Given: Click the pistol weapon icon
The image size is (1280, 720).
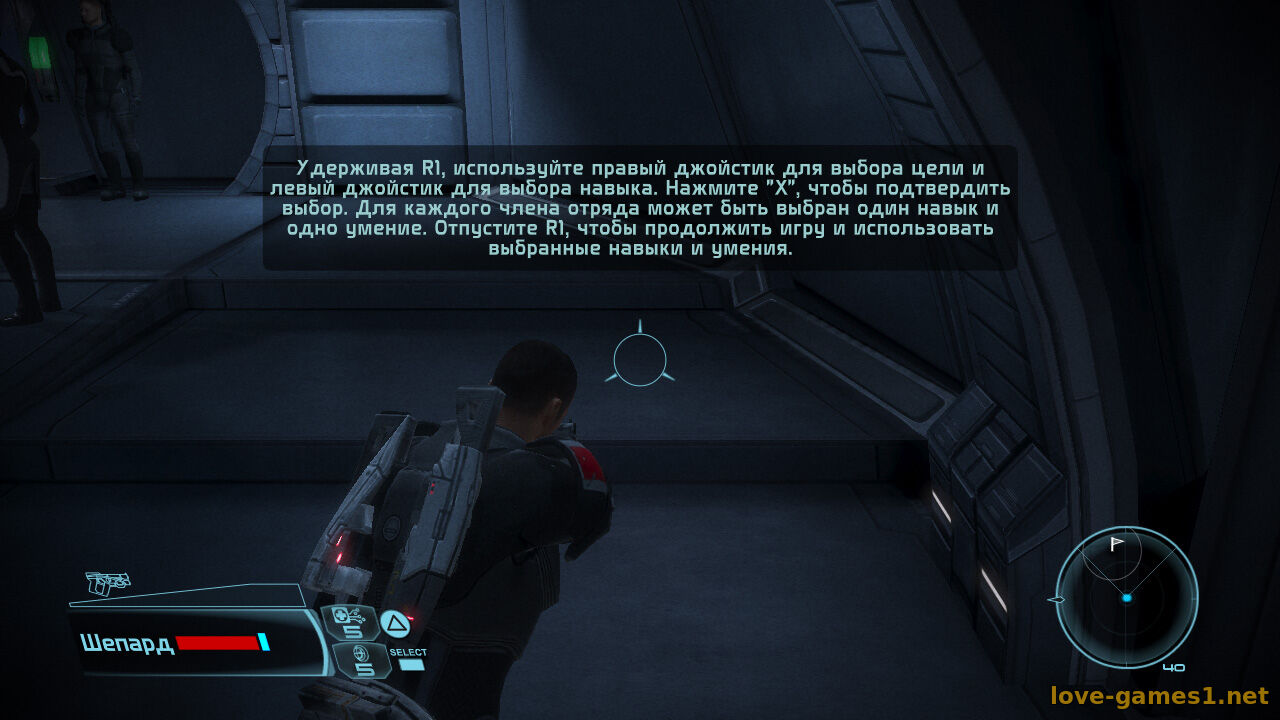Looking at the screenshot, I should coord(107,583).
